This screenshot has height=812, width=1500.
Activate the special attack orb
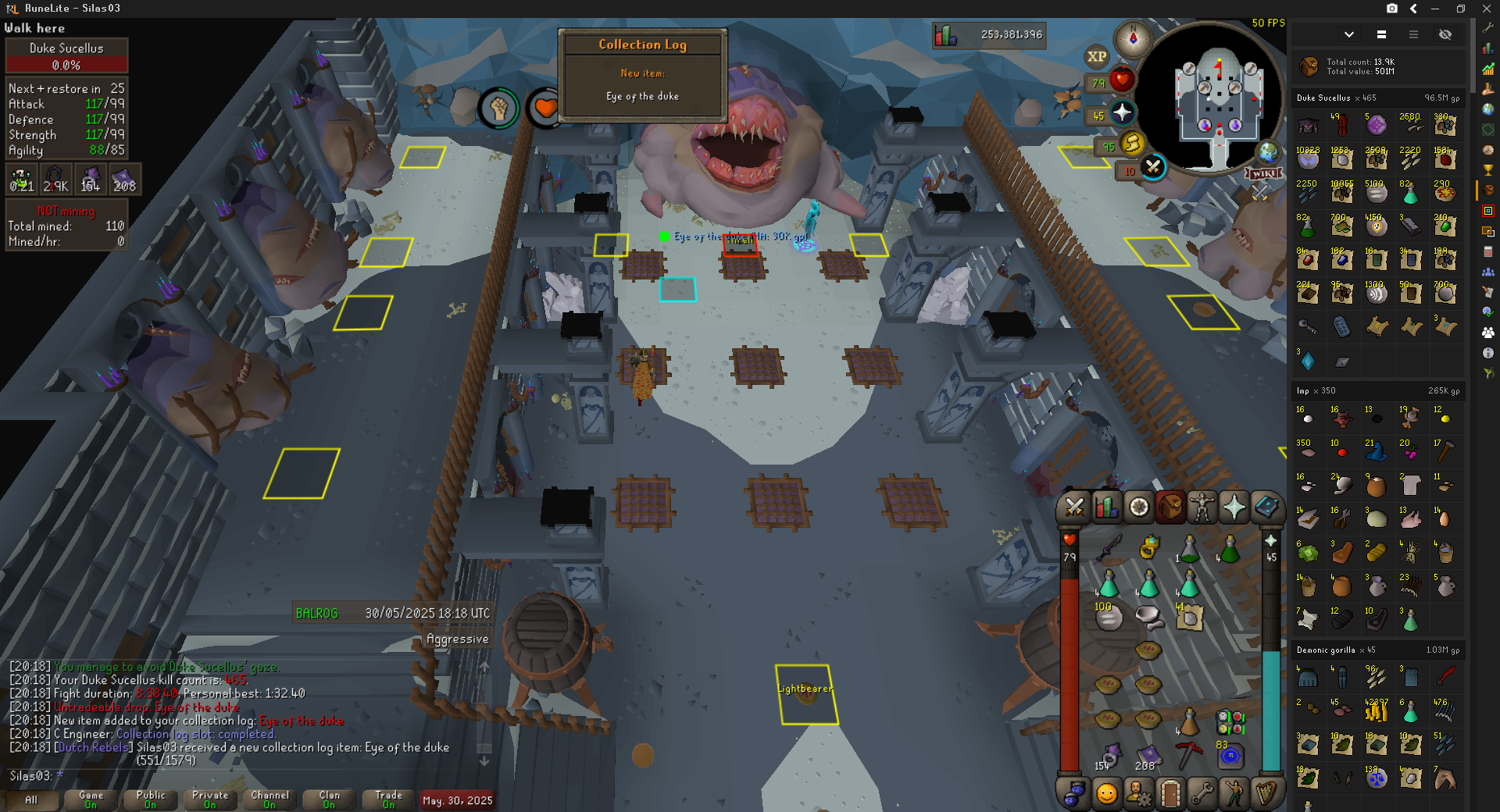1152,166
